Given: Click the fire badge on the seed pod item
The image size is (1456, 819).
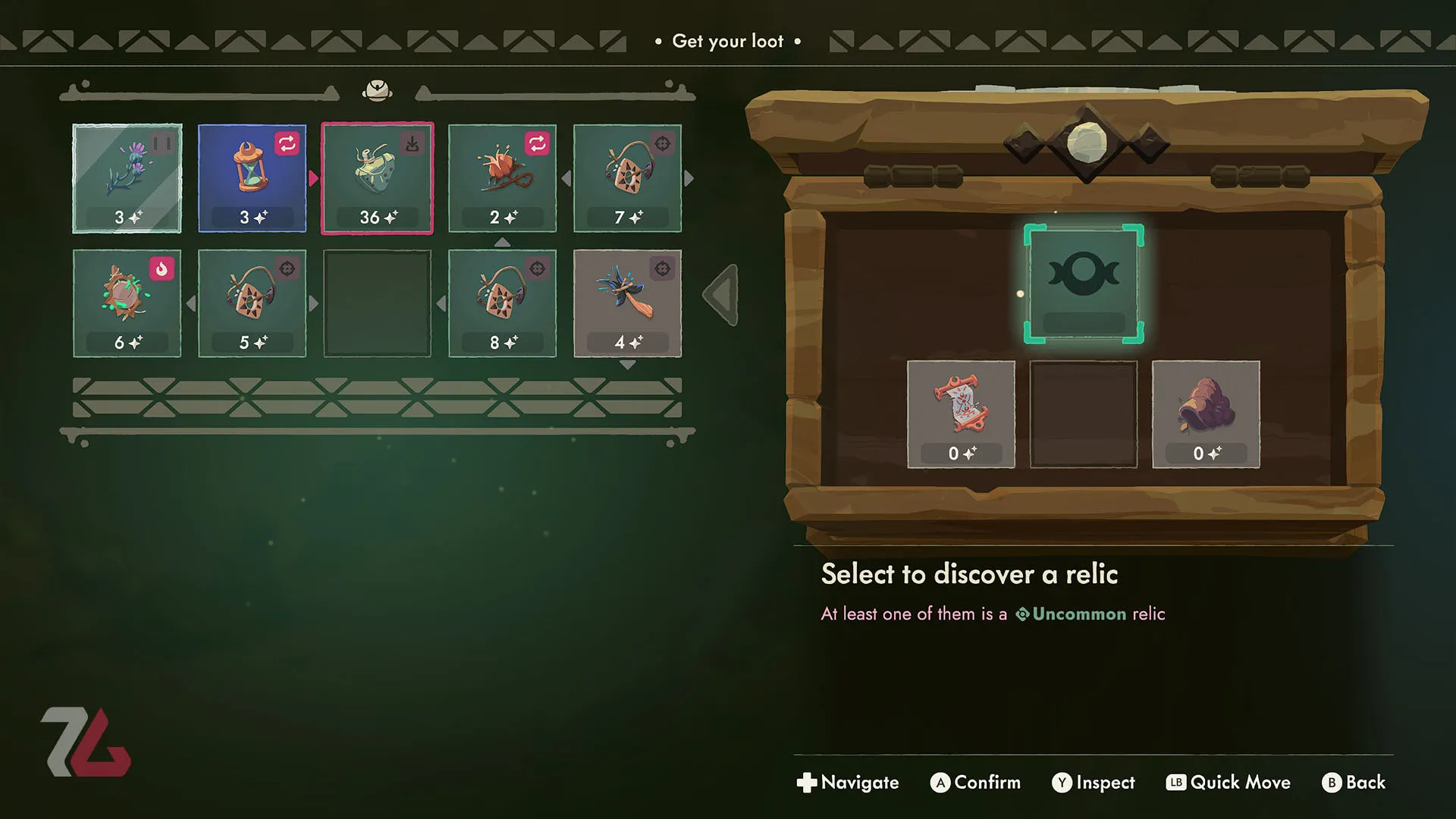Looking at the screenshot, I should click(162, 269).
